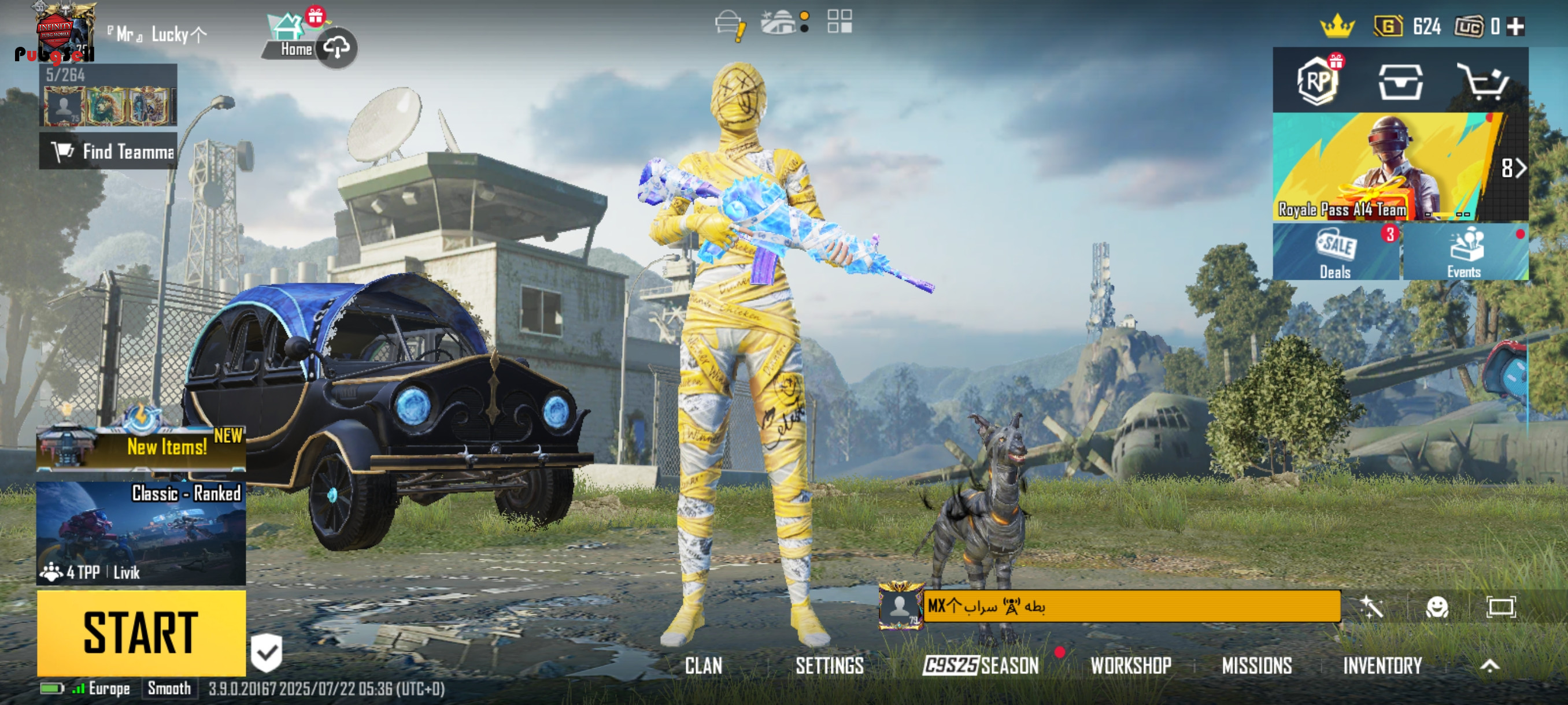Open the MISSIONS menu
The height and width of the screenshot is (705, 1568).
(1256, 666)
